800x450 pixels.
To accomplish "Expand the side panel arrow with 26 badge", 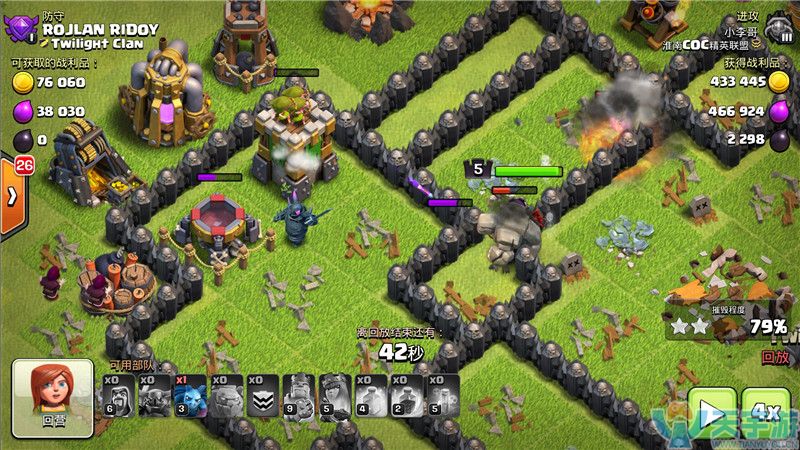I will click(11, 196).
